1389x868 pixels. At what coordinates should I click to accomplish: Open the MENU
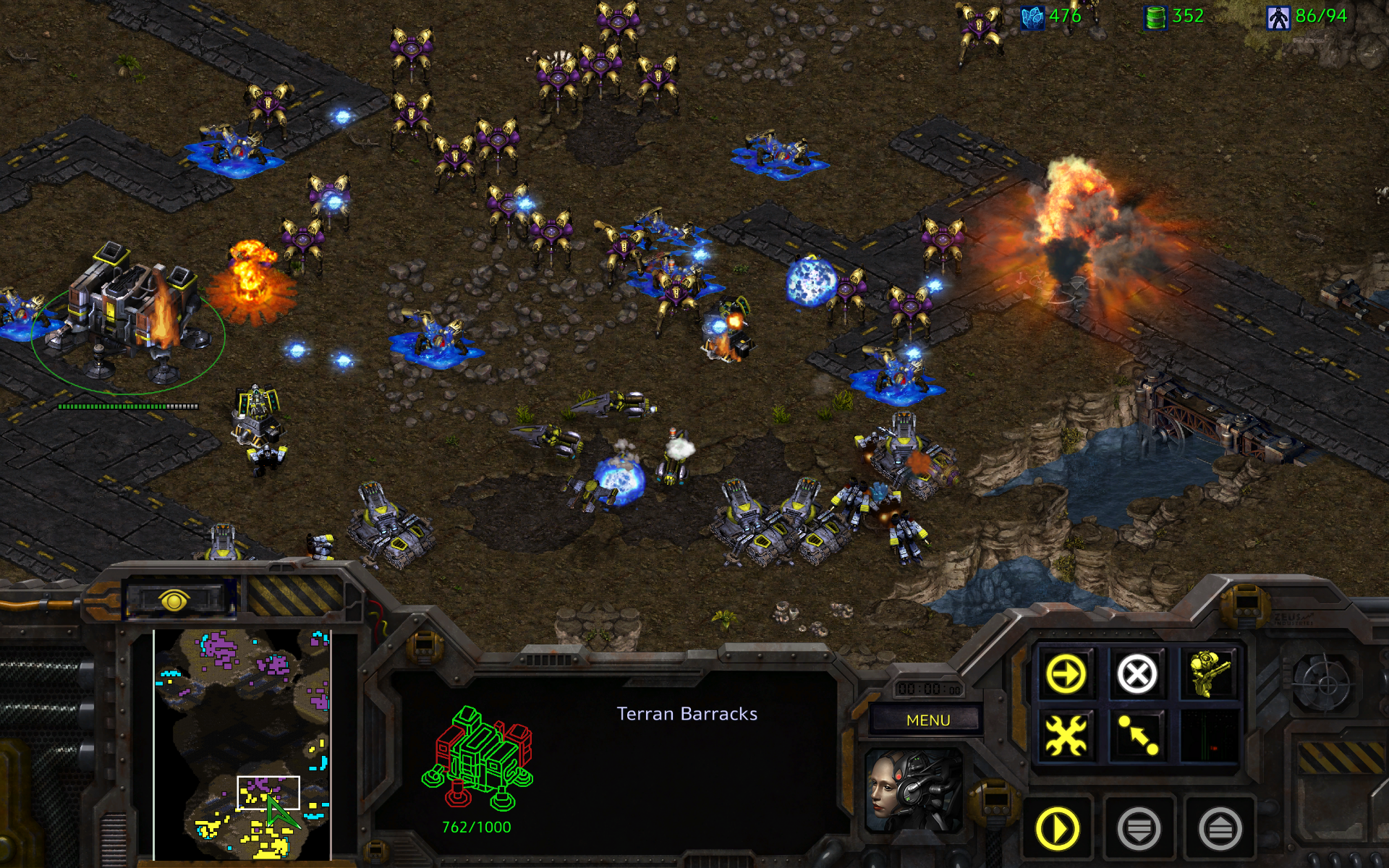pos(927,720)
